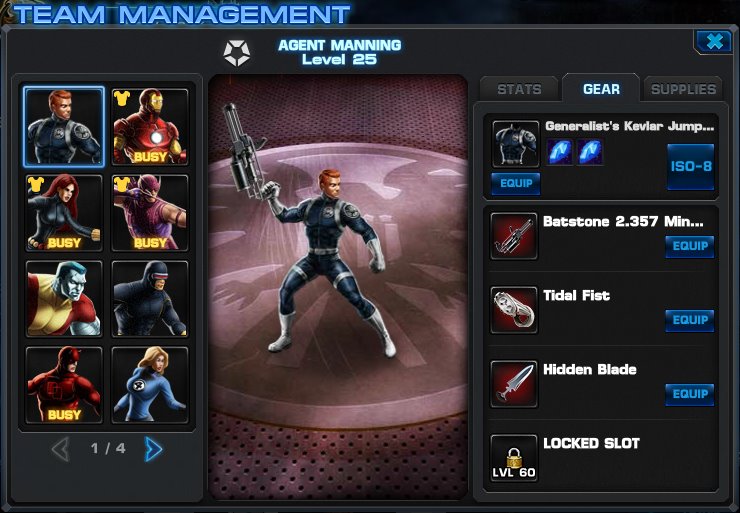Equip the Batstone 2.357 weapon
This screenshot has height=513, width=740.
tap(689, 246)
